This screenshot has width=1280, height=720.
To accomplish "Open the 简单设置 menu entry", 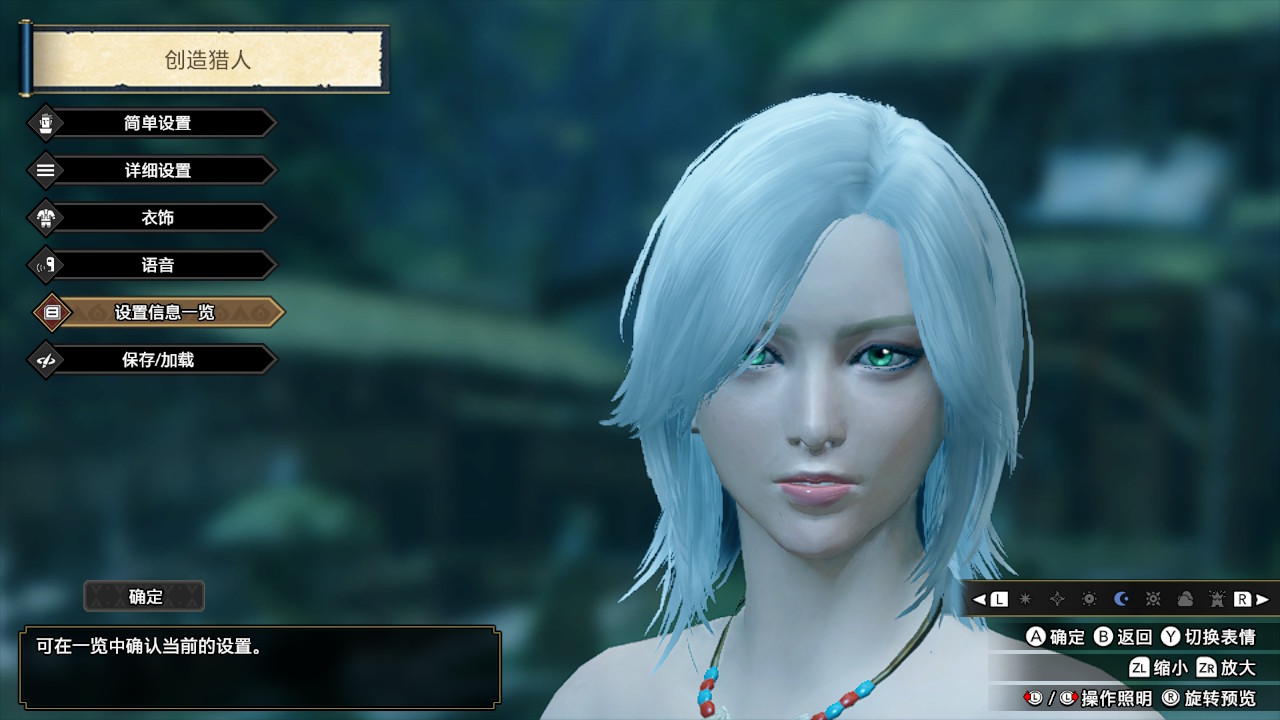I will click(x=157, y=123).
